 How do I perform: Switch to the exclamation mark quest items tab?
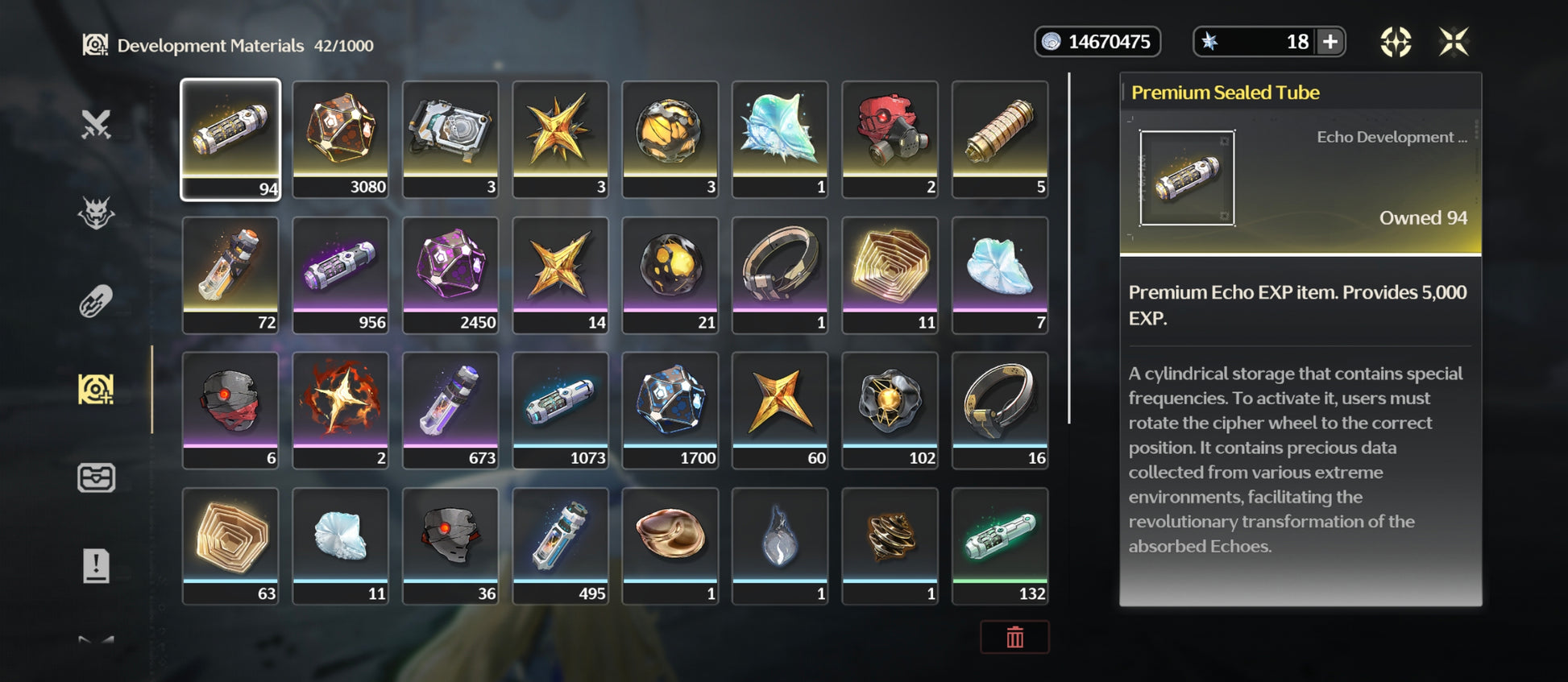(96, 566)
